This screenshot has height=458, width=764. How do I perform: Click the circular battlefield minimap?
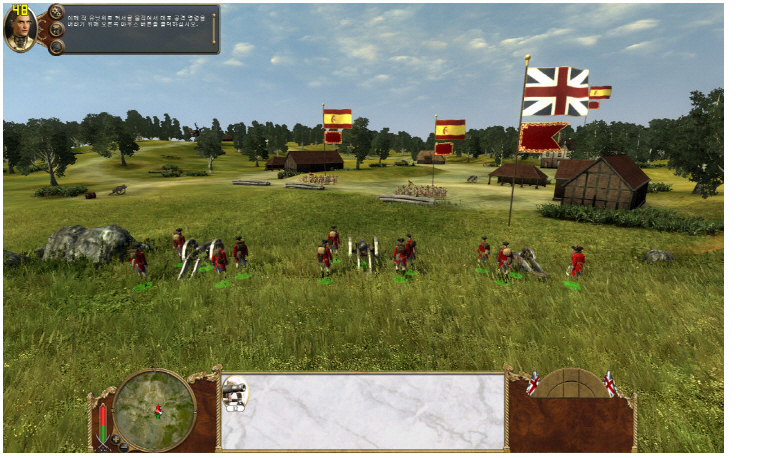coord(154,409)
